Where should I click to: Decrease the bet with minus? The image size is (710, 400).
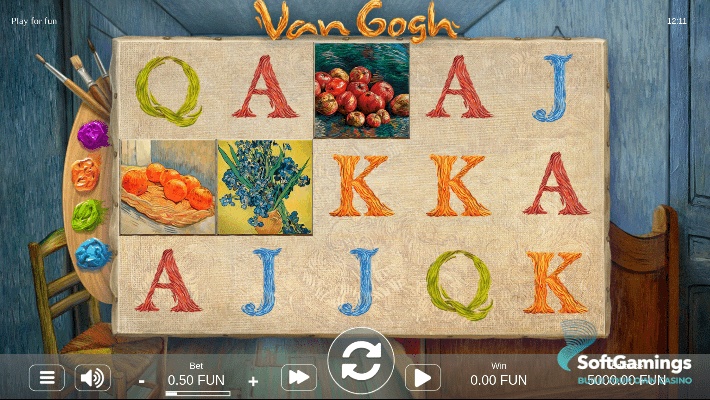point(142,381)
